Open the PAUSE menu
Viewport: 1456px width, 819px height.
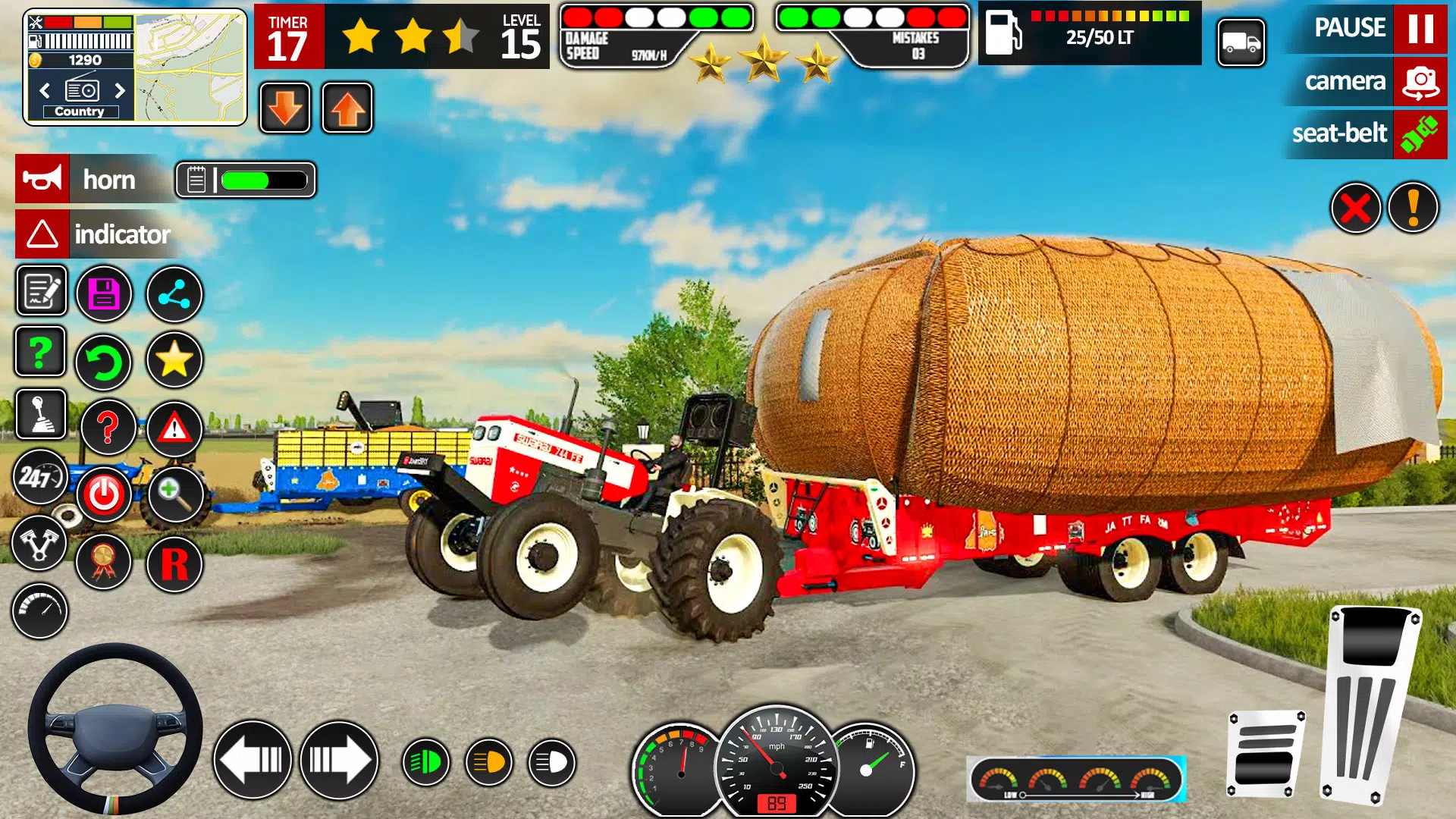pyautogui.click(x=1363, y=28)
